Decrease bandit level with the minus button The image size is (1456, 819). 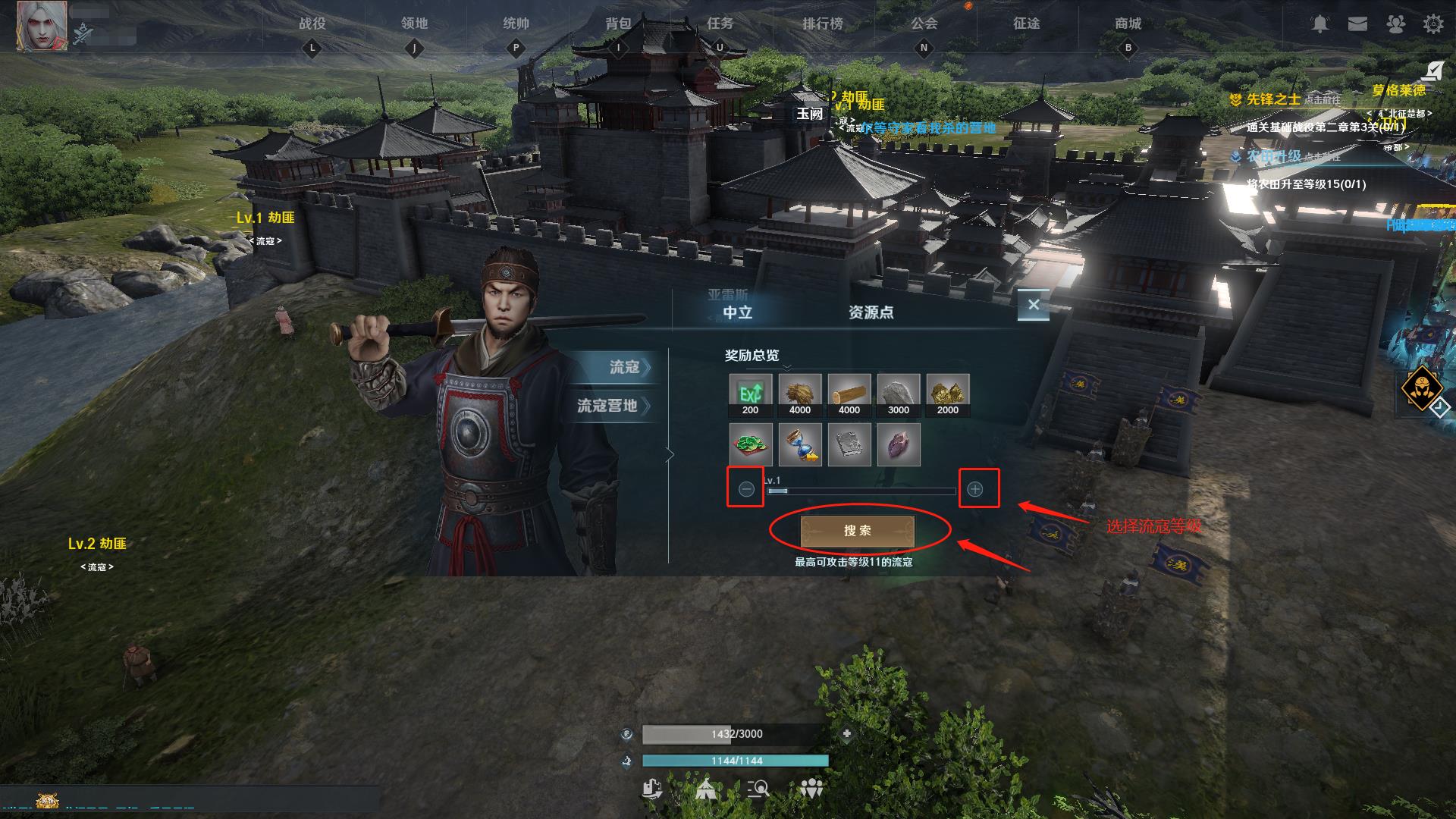[745, 489]
